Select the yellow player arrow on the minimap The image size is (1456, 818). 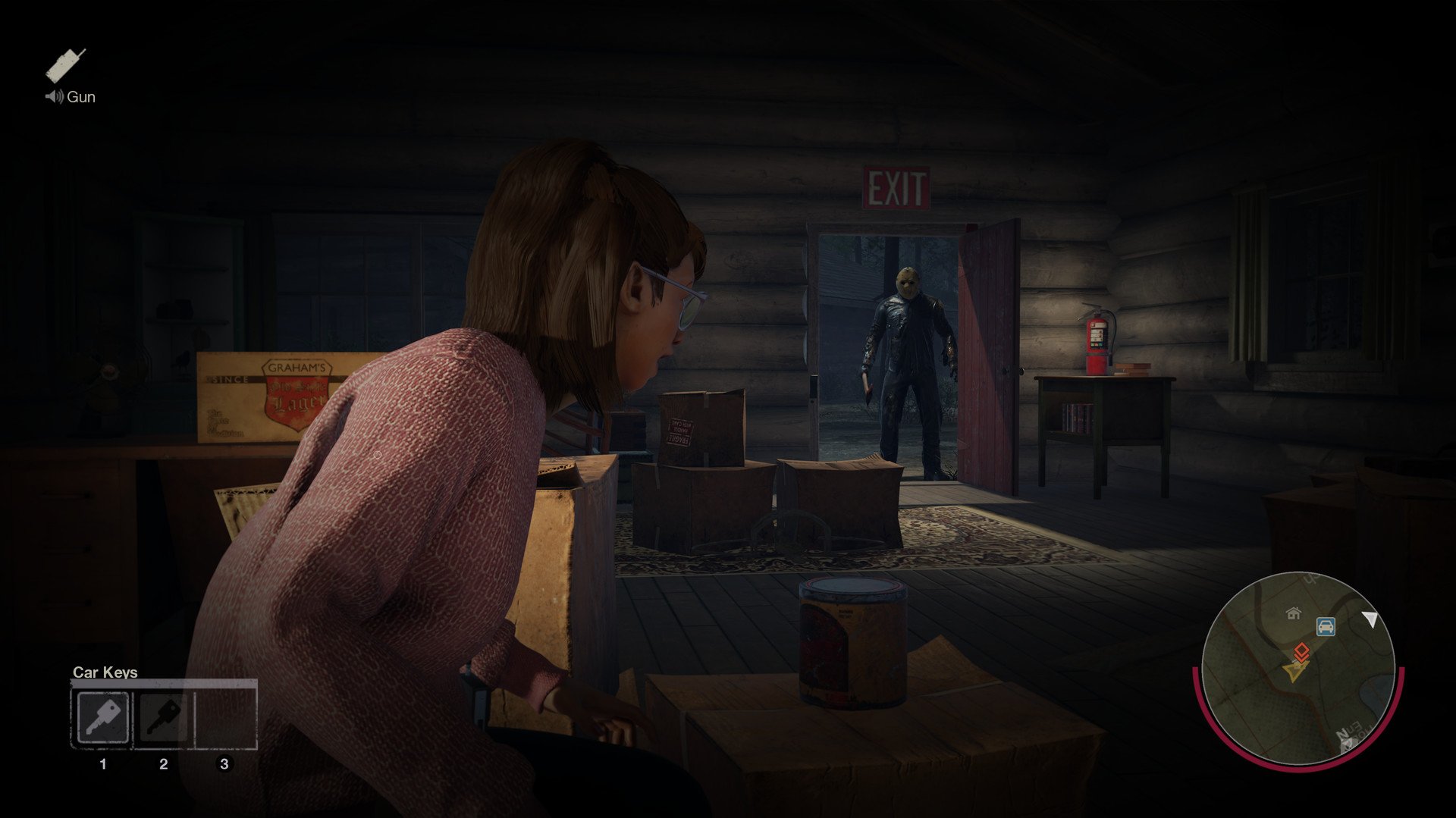click(x=1295, y=671)
